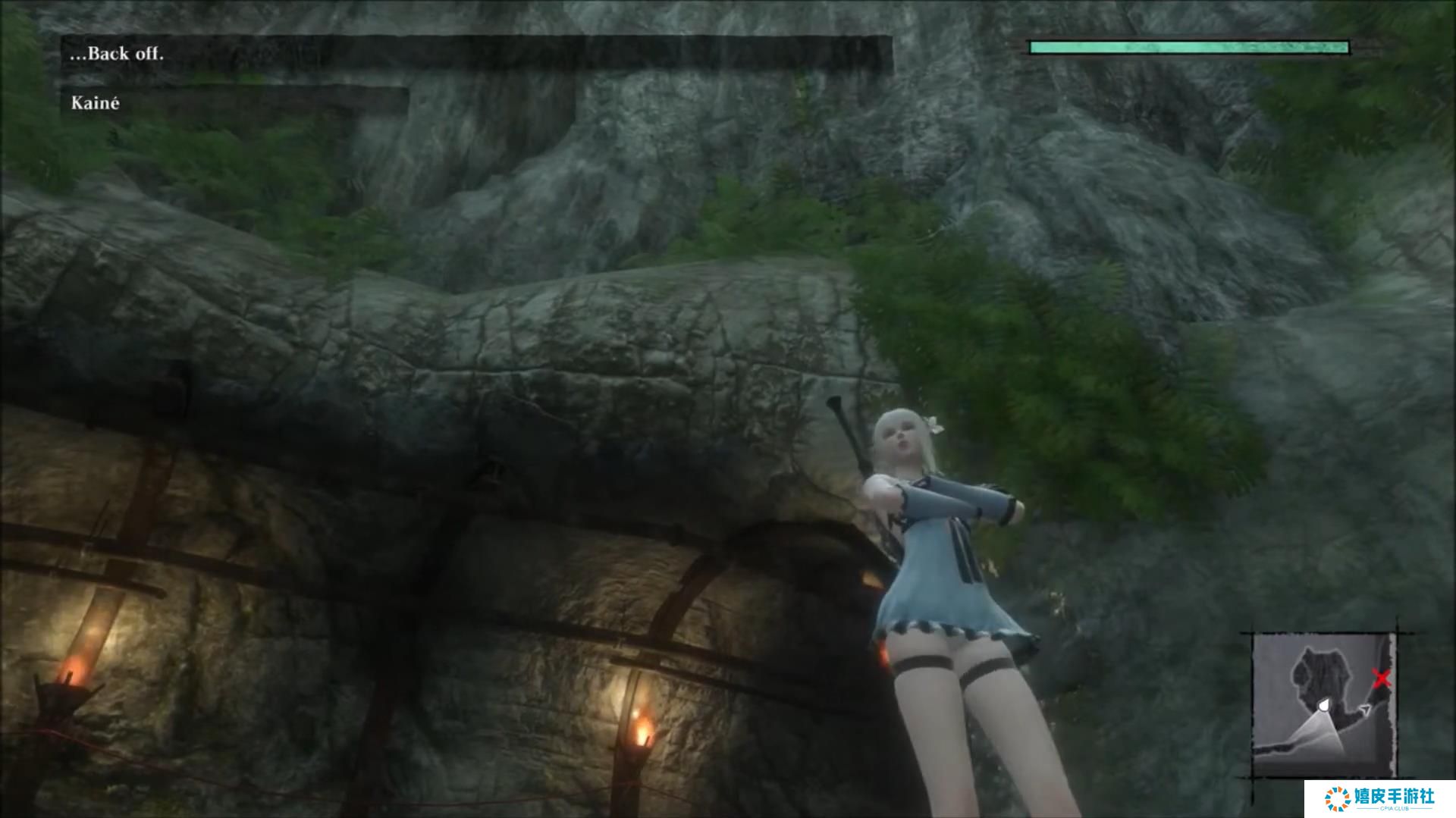Click the watermark logo in the corner
This screenshot has width=1456, height=818.
(x=1379, y=799)
